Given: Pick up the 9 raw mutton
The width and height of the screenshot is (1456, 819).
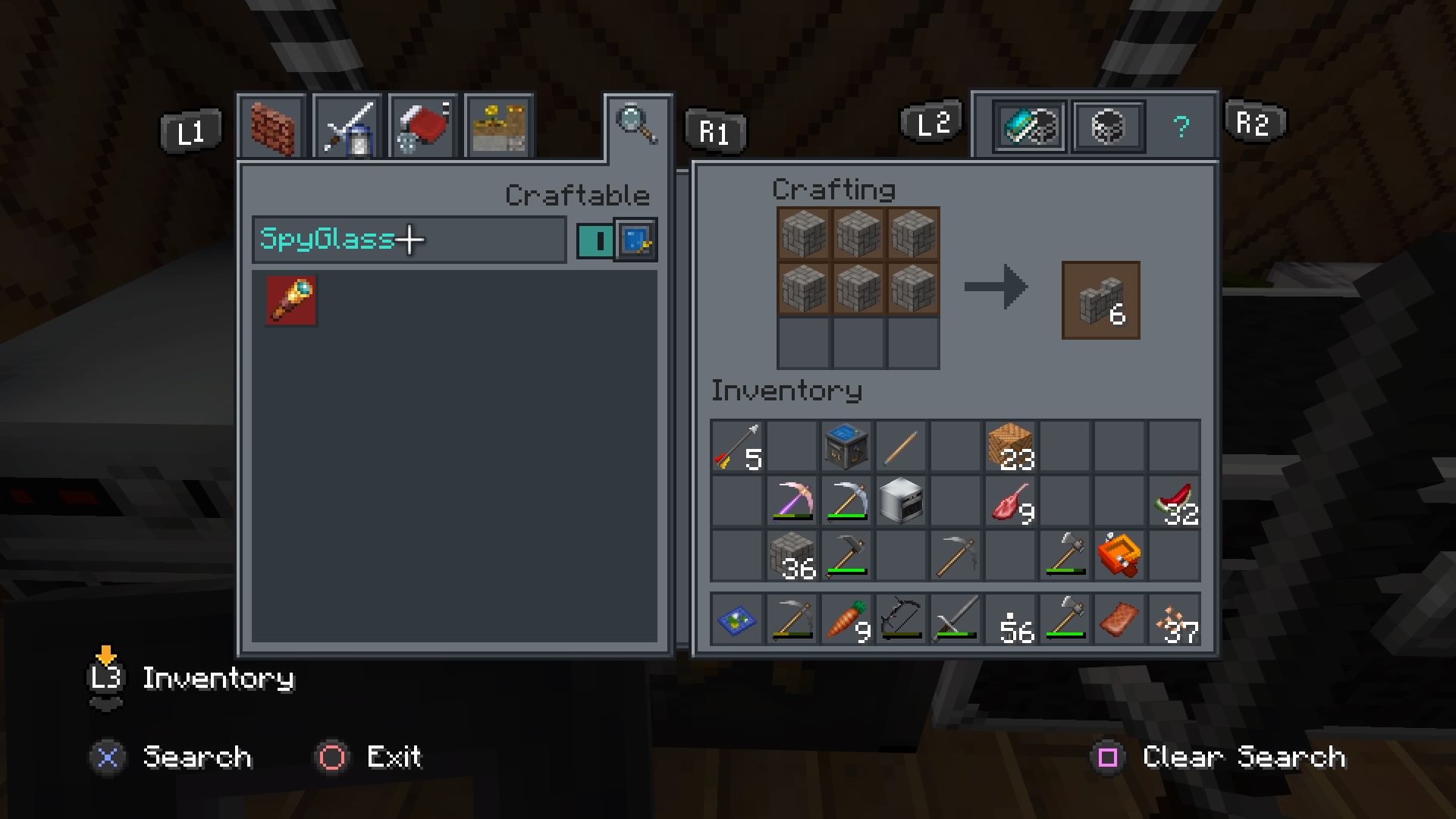Looking at the screenshot, I should pyautogui.click(x=1010, y=501).
